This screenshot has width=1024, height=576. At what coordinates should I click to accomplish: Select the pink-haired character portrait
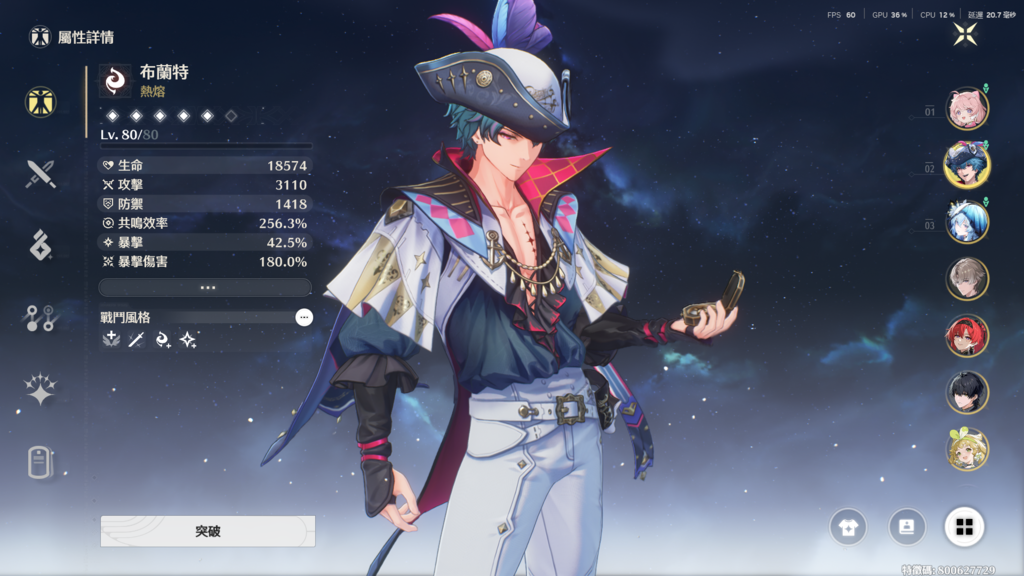[x=967, y=109]
